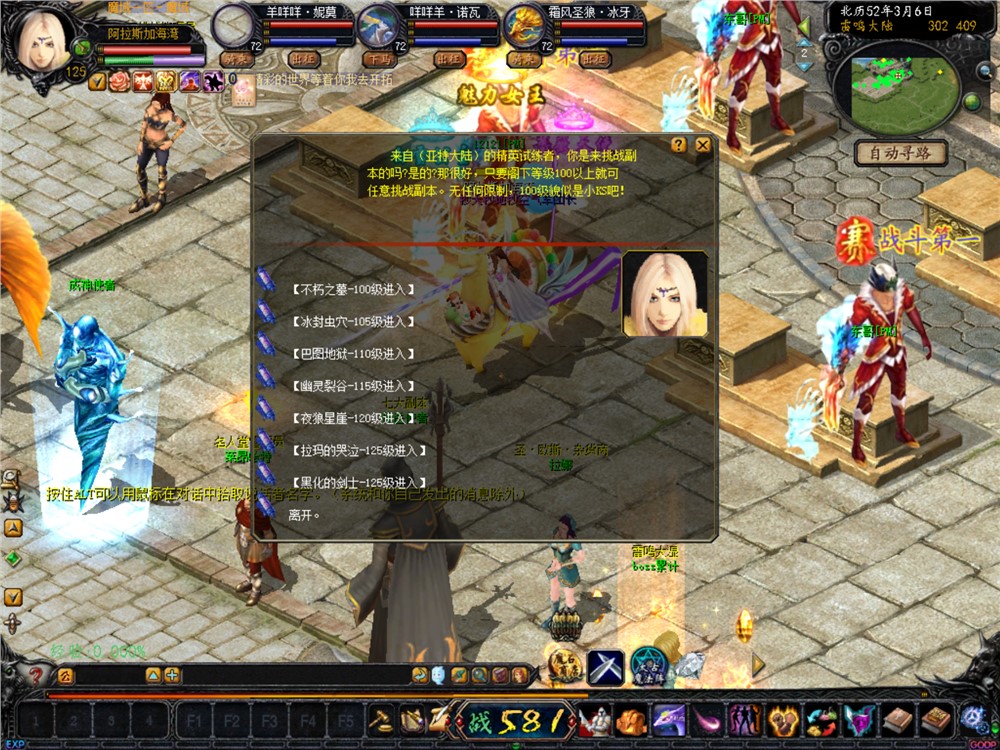Open the dialog's question mark help

pos(679,145)
